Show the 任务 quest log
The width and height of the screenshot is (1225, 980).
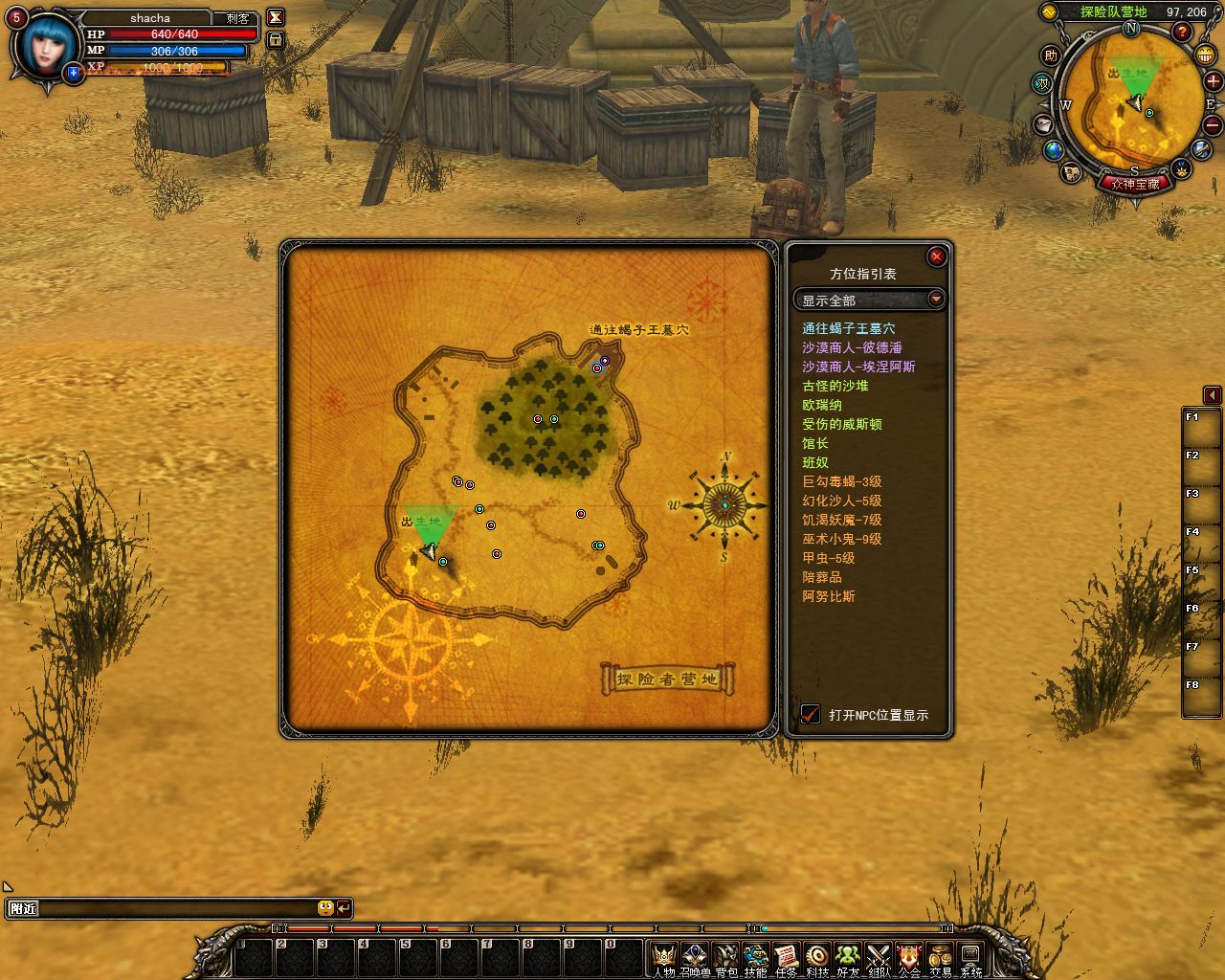point(786,957)
